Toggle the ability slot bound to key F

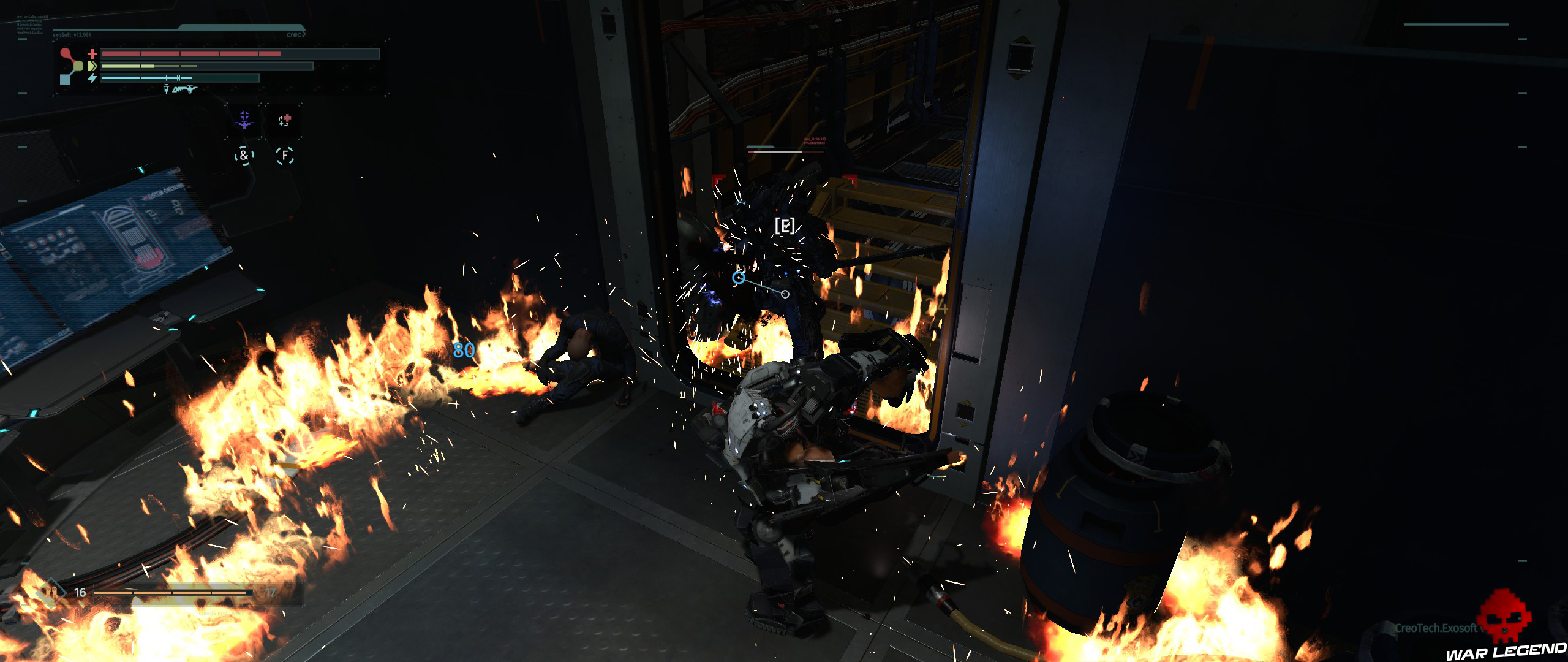[x=285, y=156]
